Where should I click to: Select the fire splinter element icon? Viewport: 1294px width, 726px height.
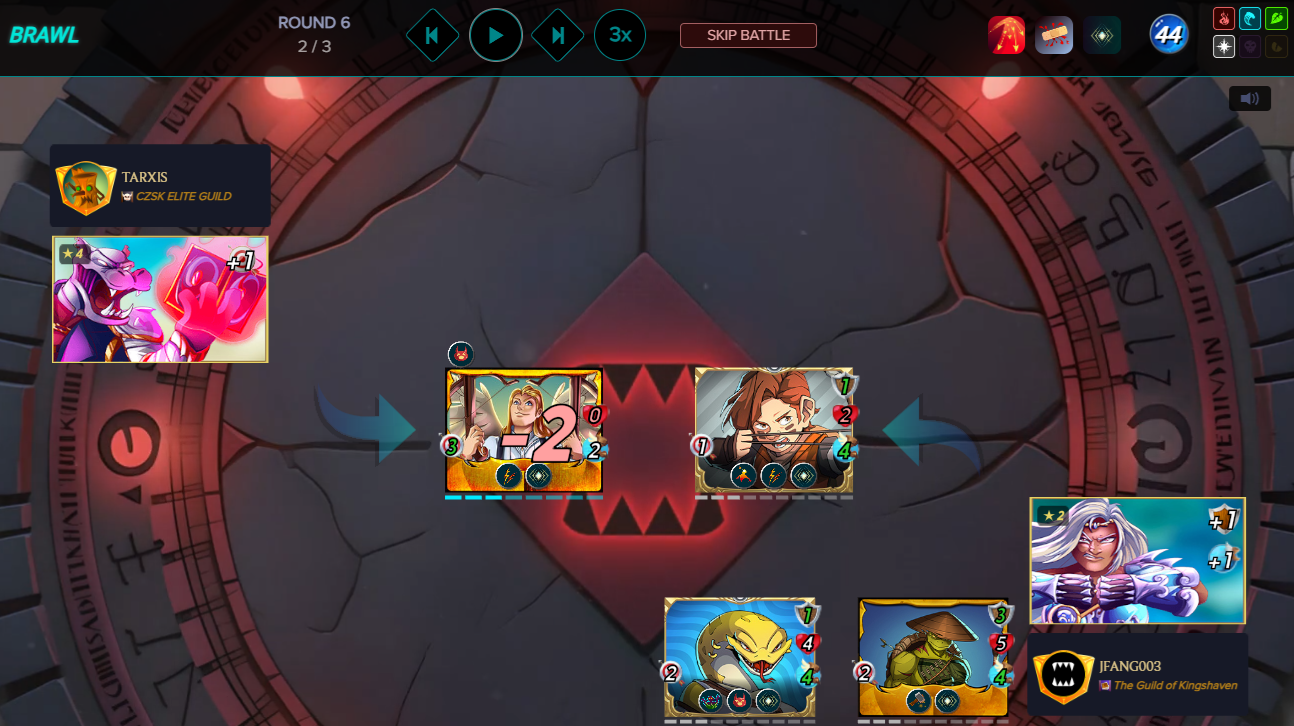click(1224, 18)
